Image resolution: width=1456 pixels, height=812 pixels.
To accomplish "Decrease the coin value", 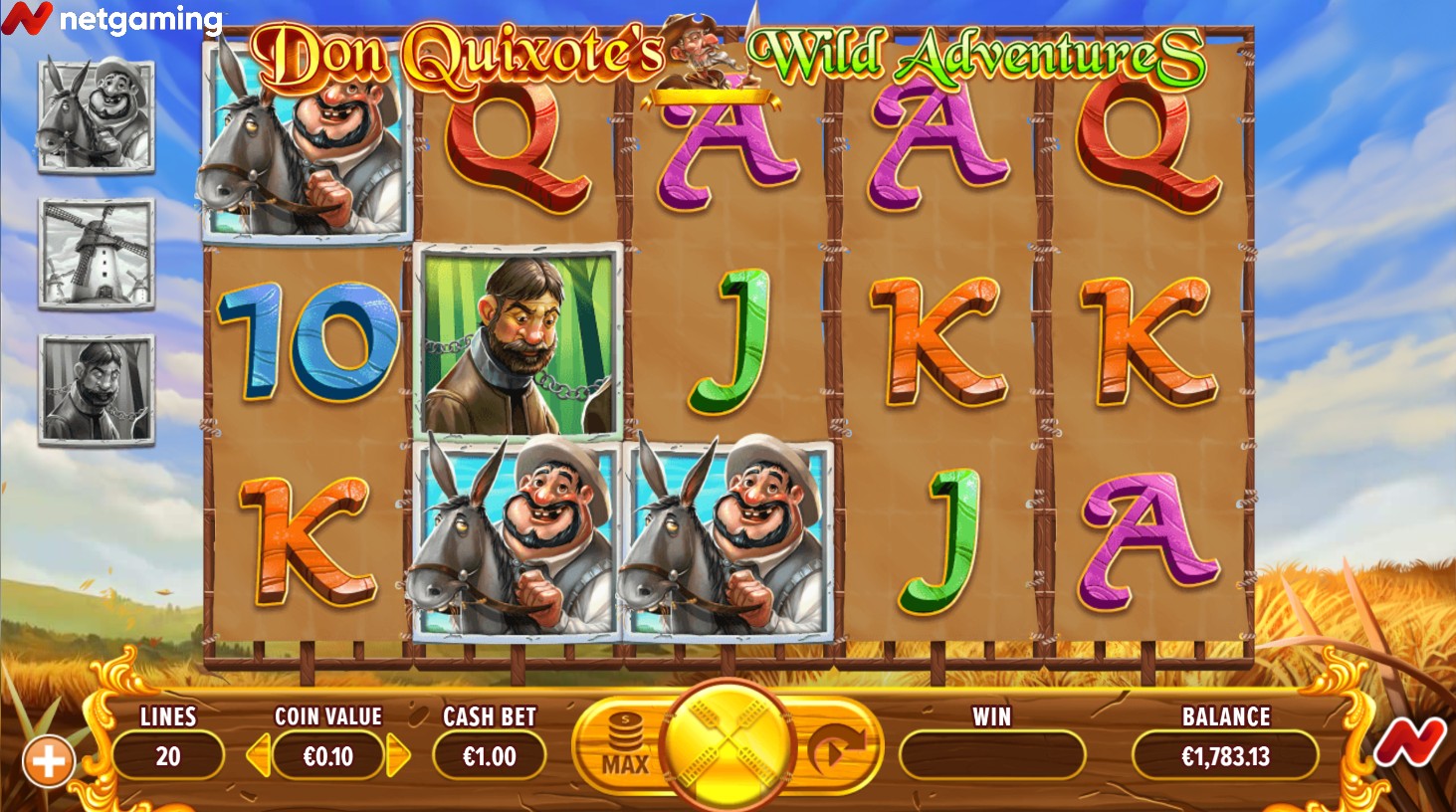I will (x=259, y=756).
